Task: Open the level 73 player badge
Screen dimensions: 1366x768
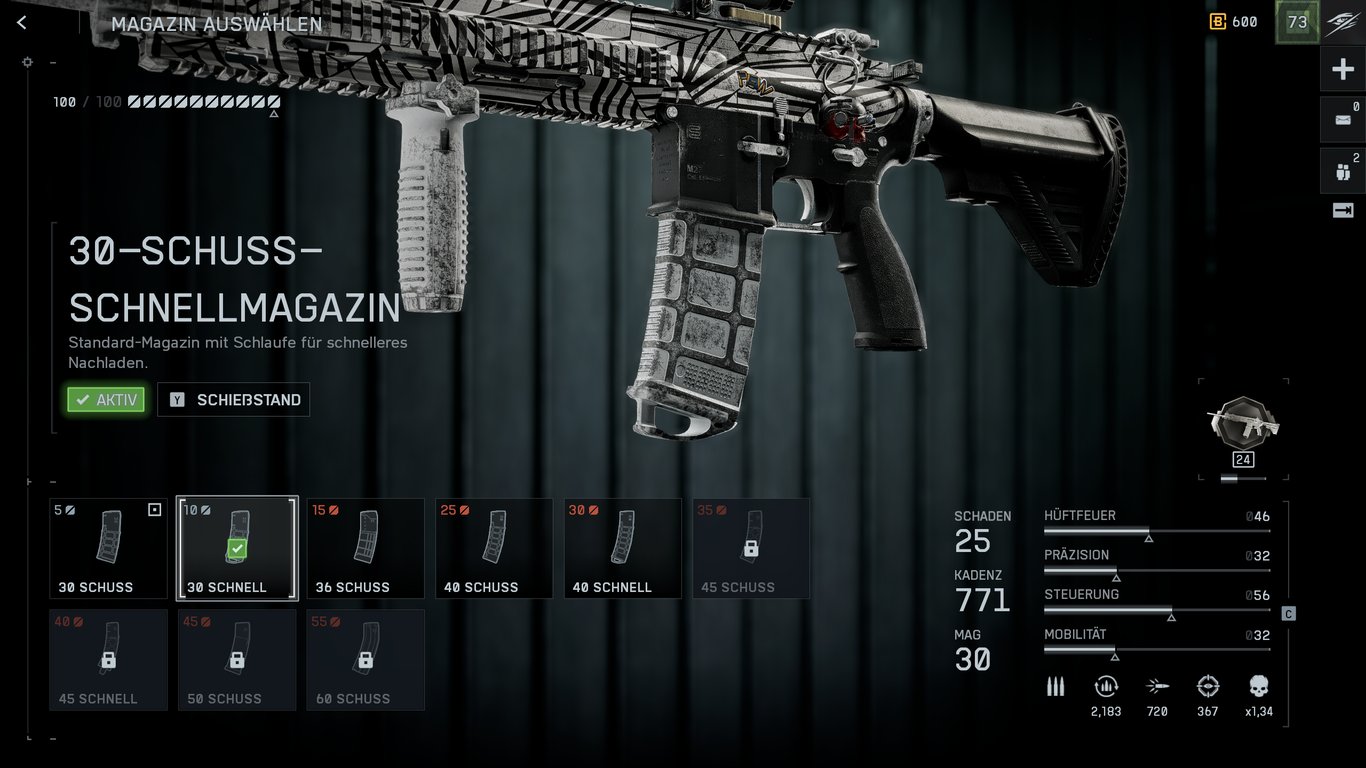Action: pos(1297,22)
